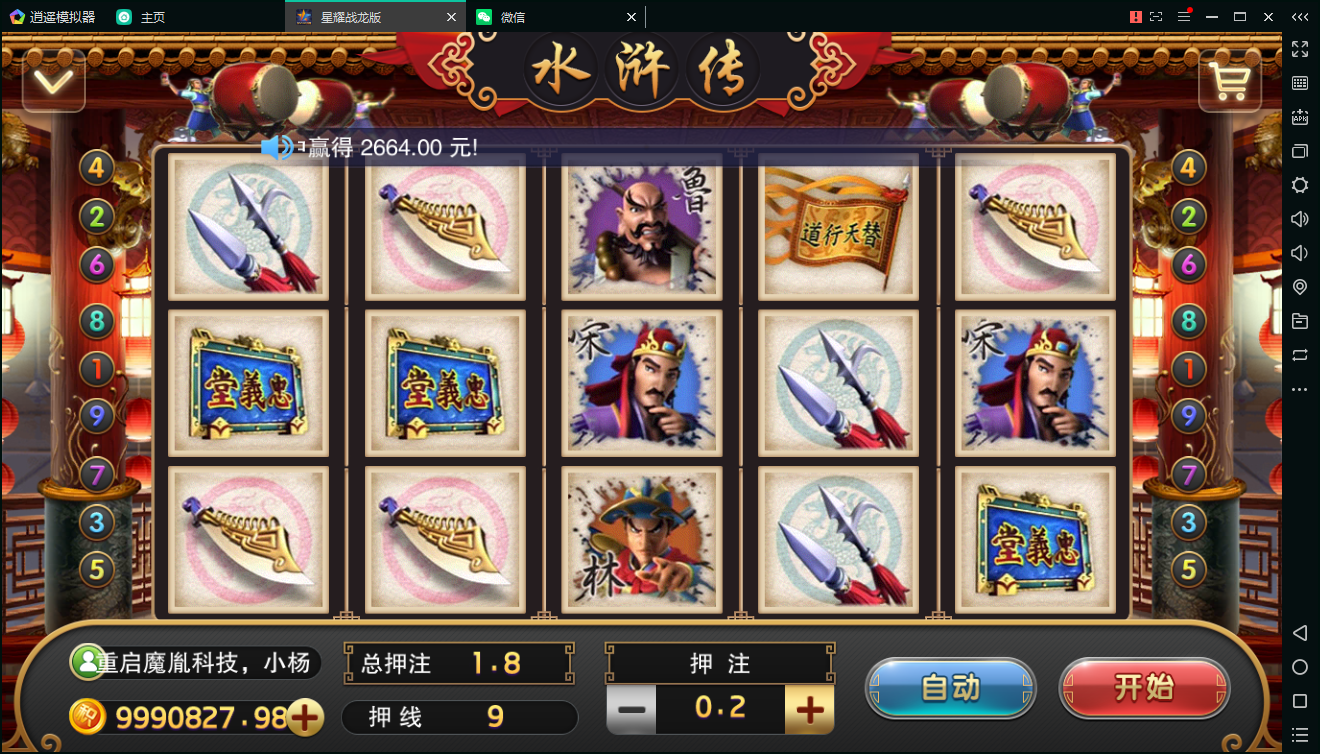Open the APK install tool in sidebar

coord(1300,117)
